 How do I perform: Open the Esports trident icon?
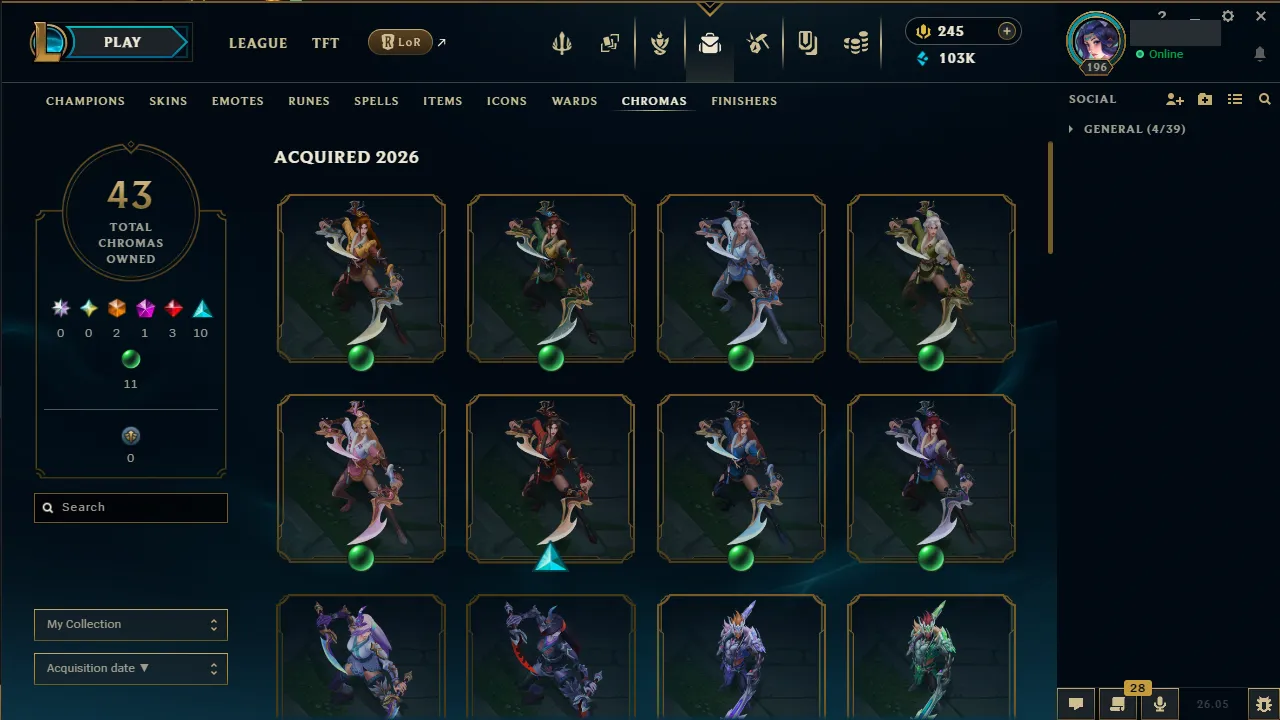[562, 42]
